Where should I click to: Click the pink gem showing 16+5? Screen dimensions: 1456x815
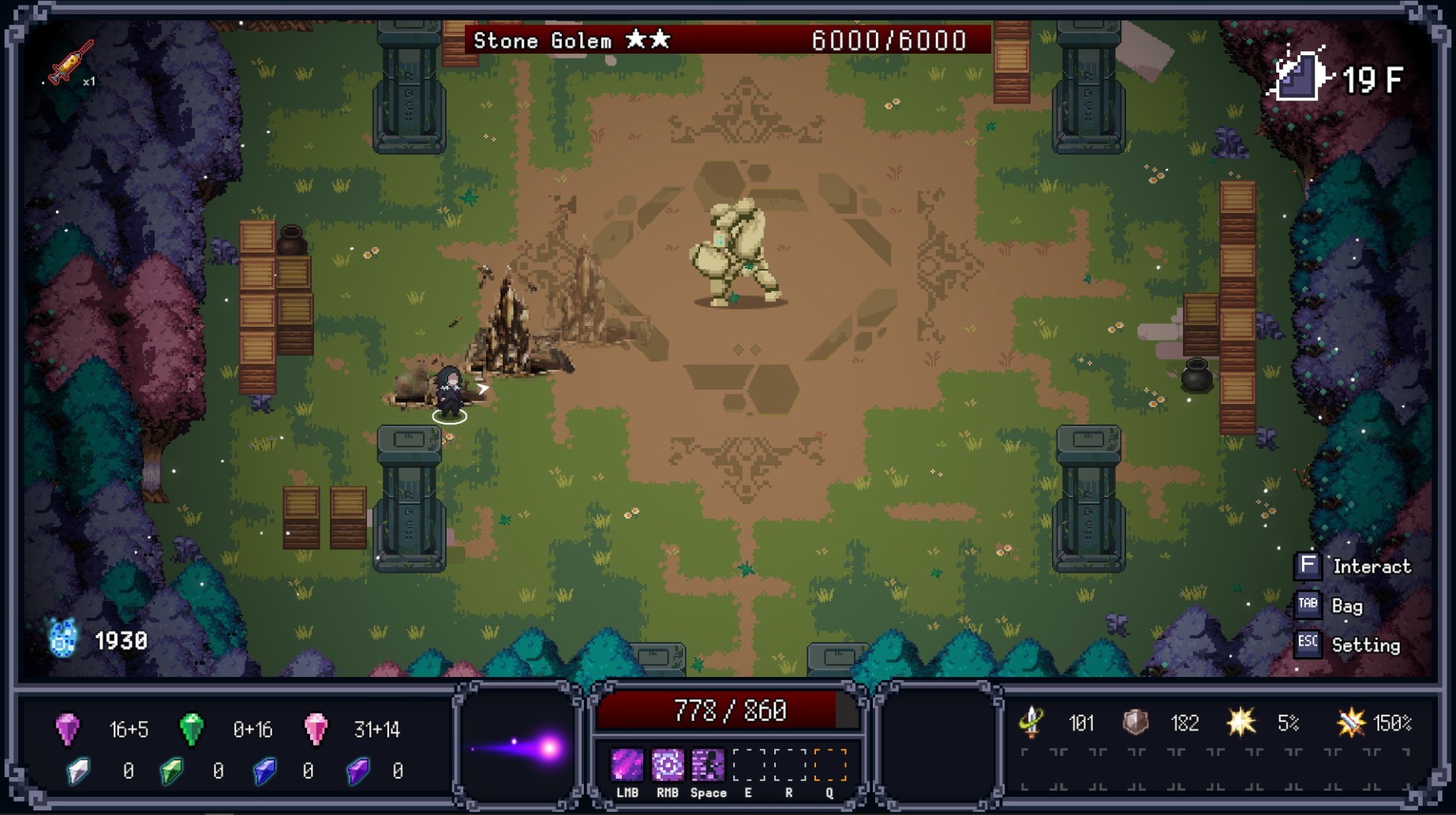click(69, 729)
